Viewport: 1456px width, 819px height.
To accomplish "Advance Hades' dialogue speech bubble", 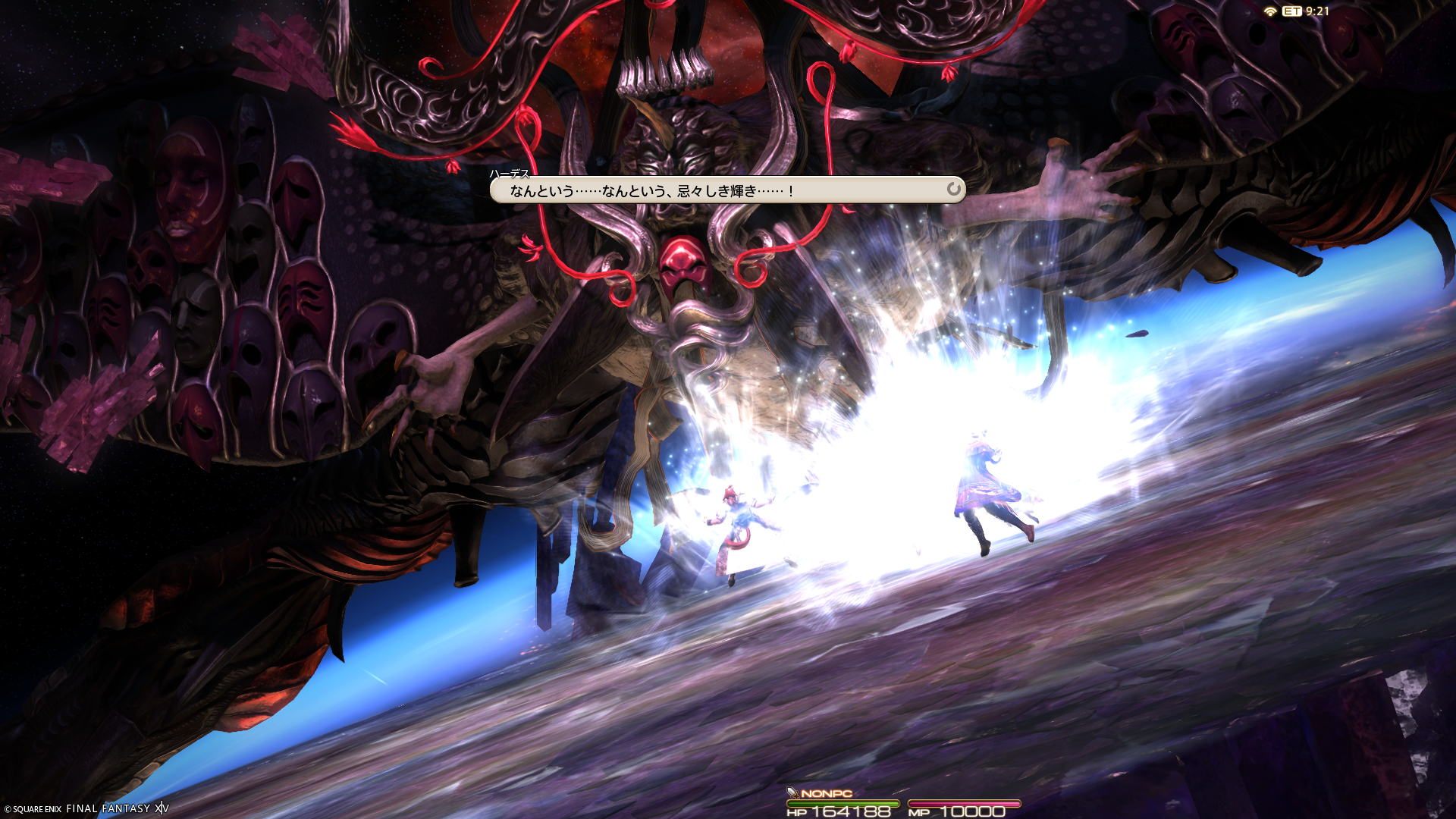I will tap(726, 190).
